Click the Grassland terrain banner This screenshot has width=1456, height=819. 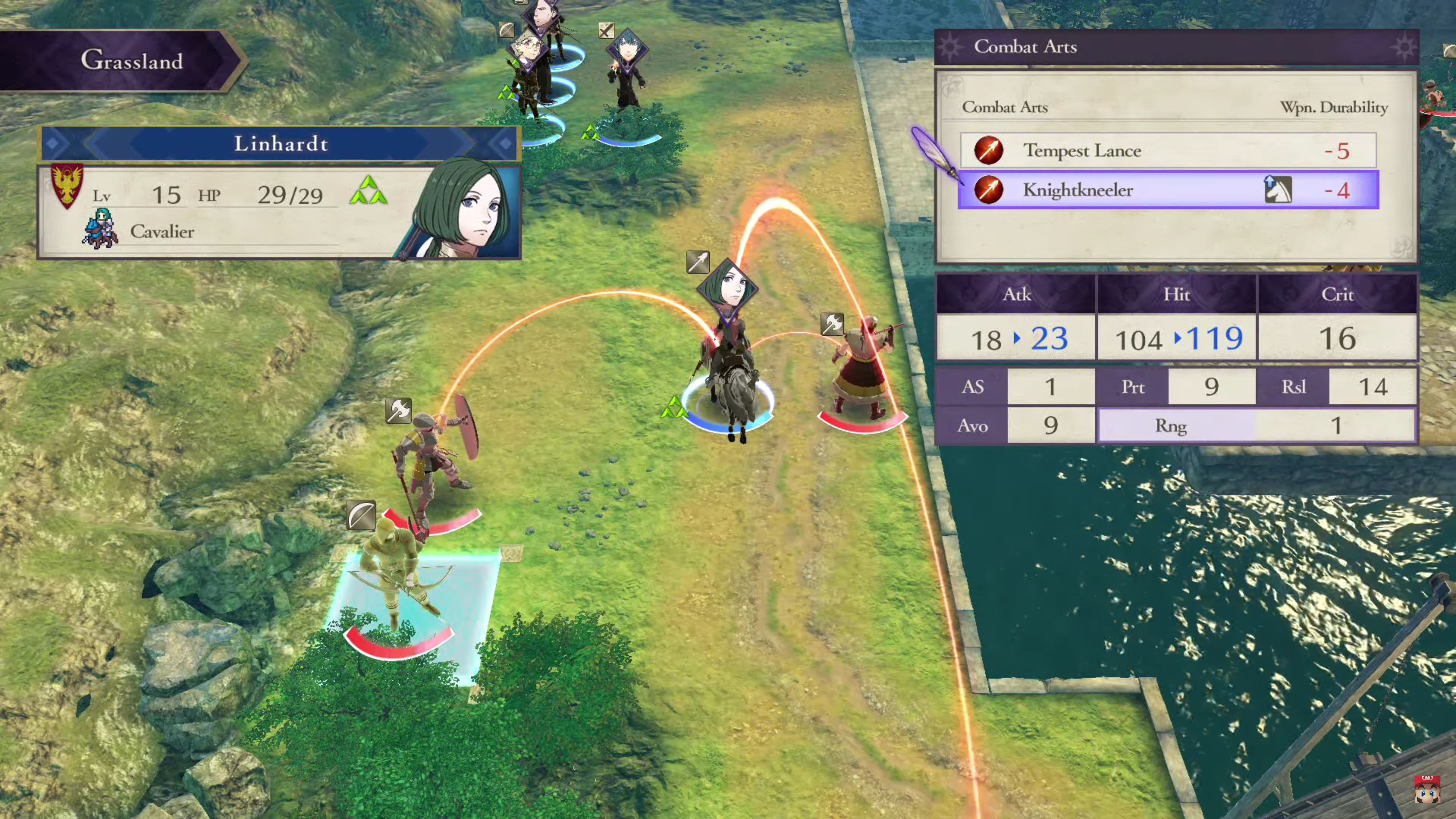132,61
